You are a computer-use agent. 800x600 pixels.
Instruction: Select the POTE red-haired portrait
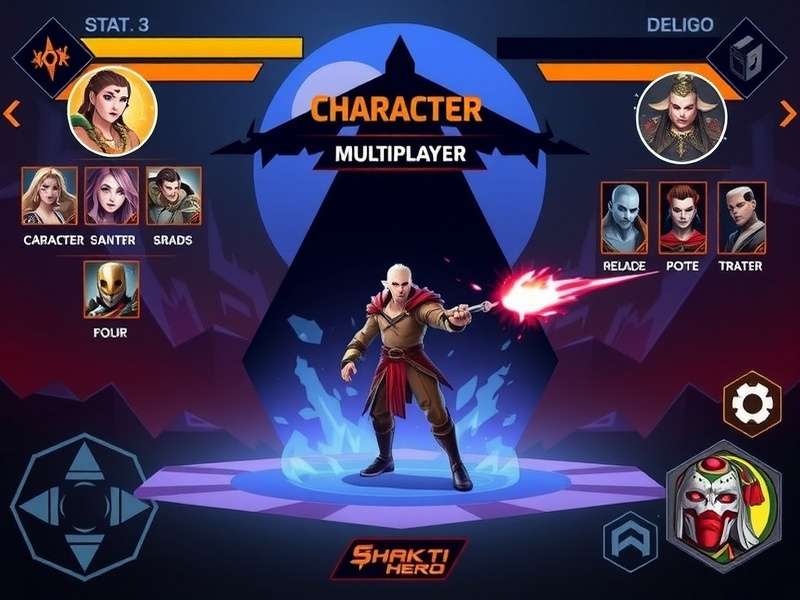(683, 217)
